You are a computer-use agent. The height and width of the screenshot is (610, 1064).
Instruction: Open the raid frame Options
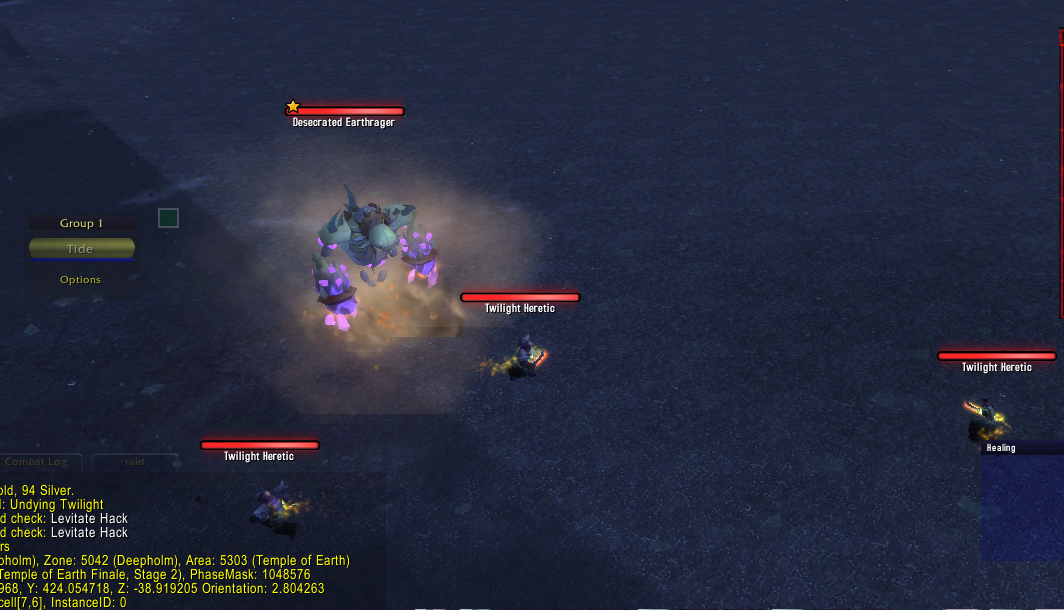[80, 280]
